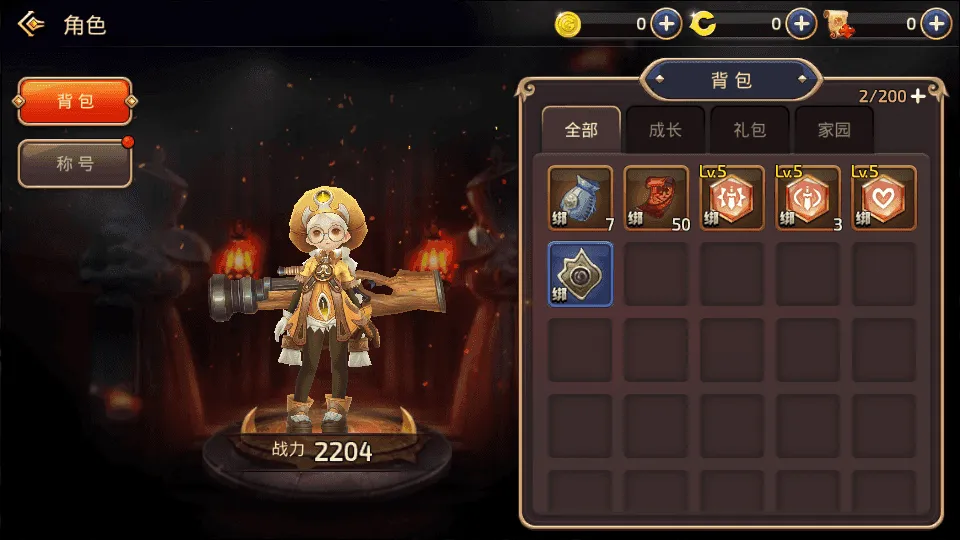Expand bag capacity beside 2/200

(x=919, y=96)
